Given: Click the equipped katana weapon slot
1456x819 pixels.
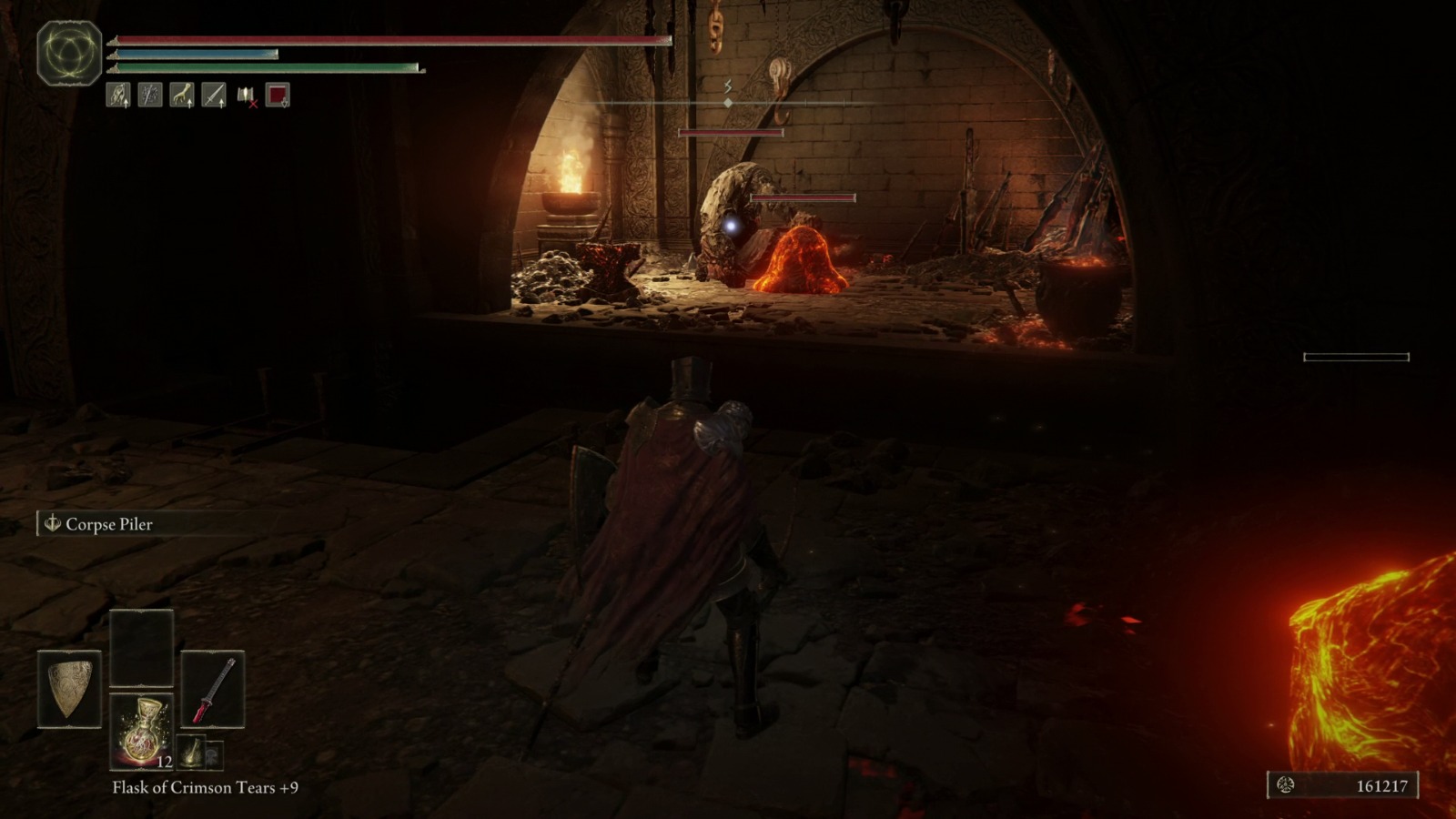Looking at the screenshot, I should [213, 689].
